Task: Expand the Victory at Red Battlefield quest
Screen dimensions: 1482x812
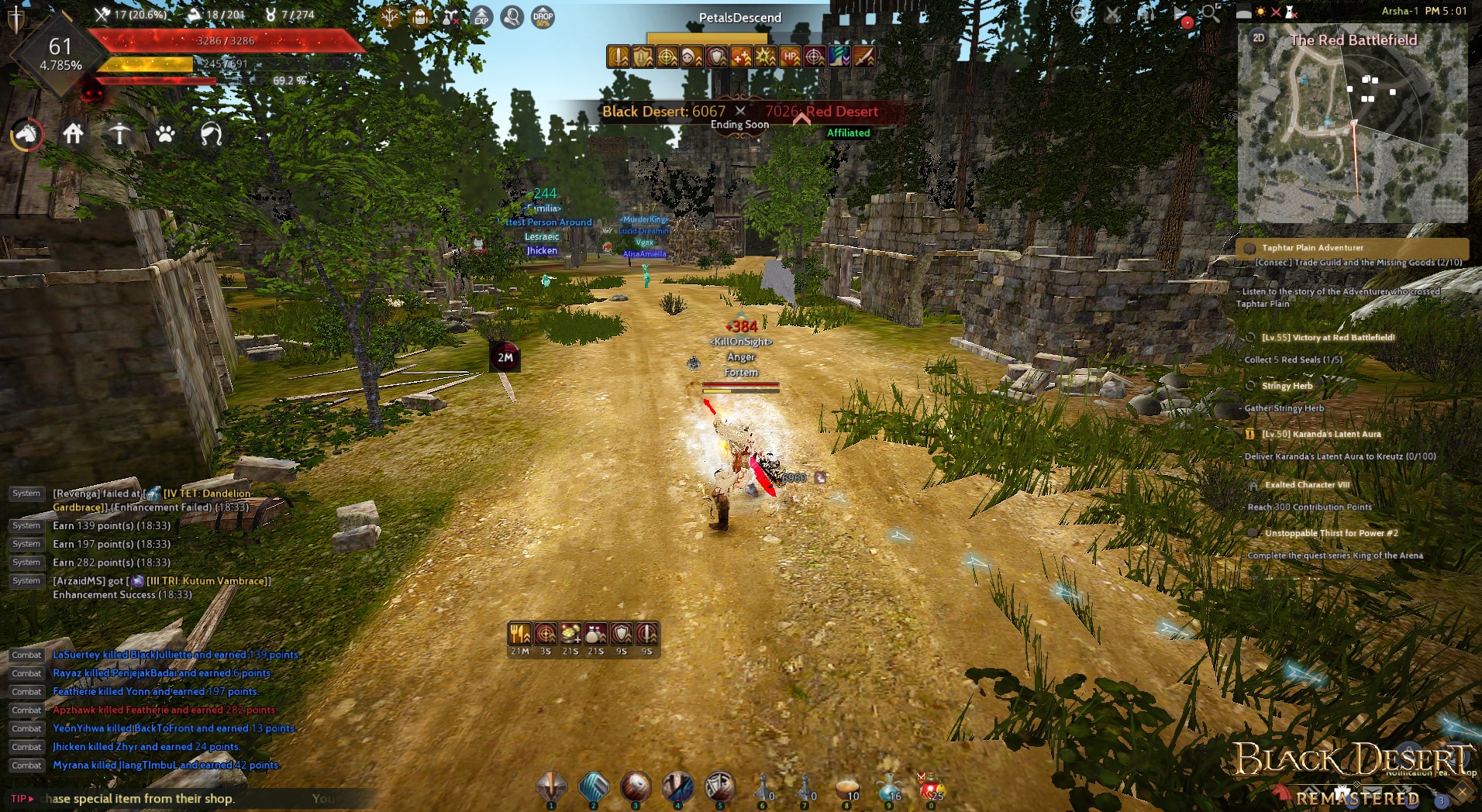Action: [x=1331, y=337]
